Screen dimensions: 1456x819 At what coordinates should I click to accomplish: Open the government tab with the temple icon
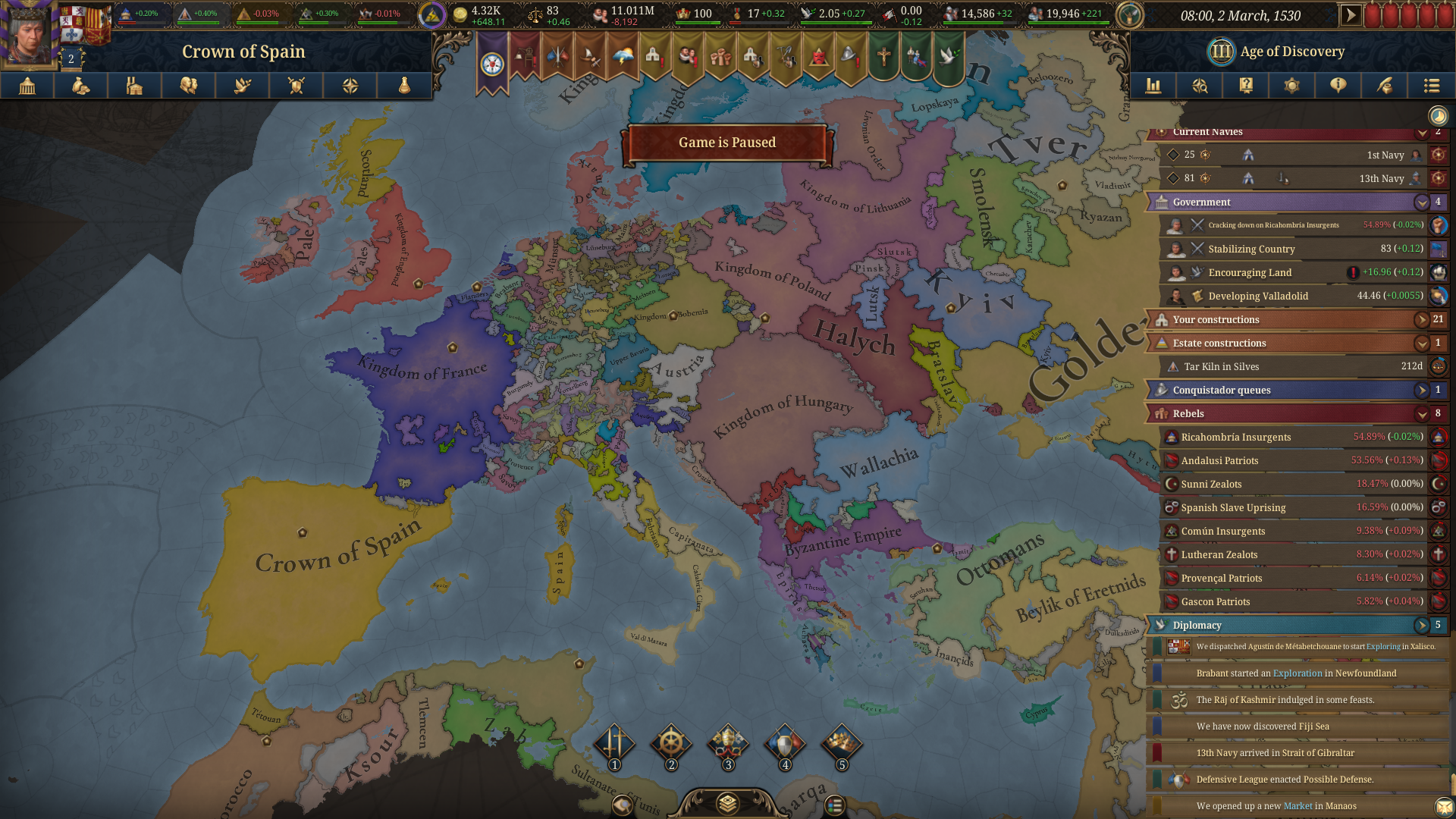[x=27, y=86]
